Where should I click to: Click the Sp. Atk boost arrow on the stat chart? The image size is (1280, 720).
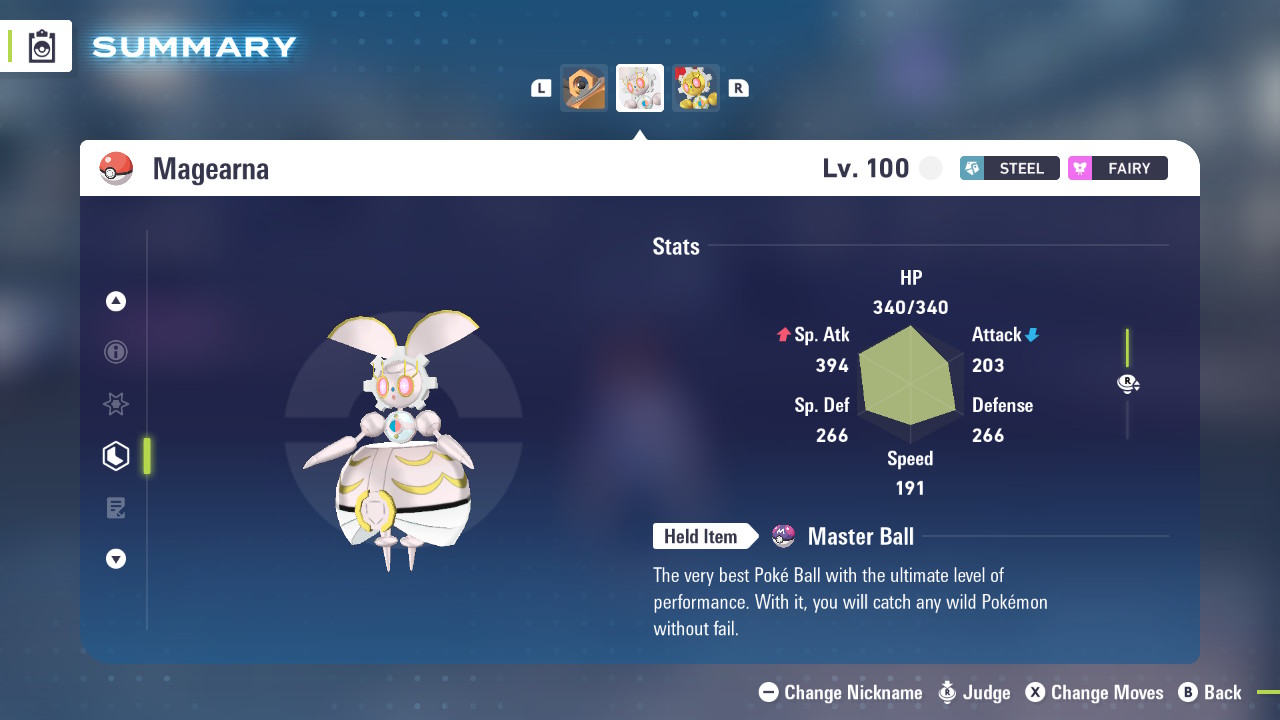click(782, 334)
